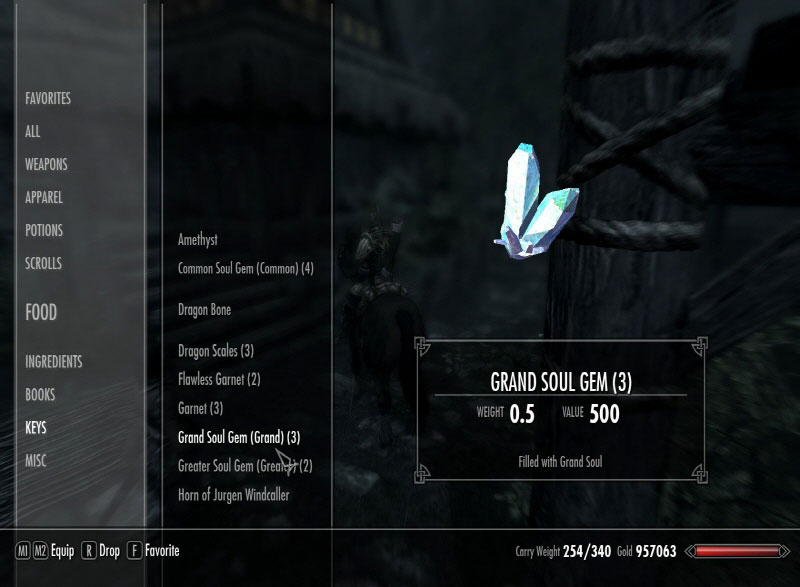Image resolution: width=800 pixels, height=587 pixels.
Task: Click Dragon Scales in the list
Action: [215, 351]
